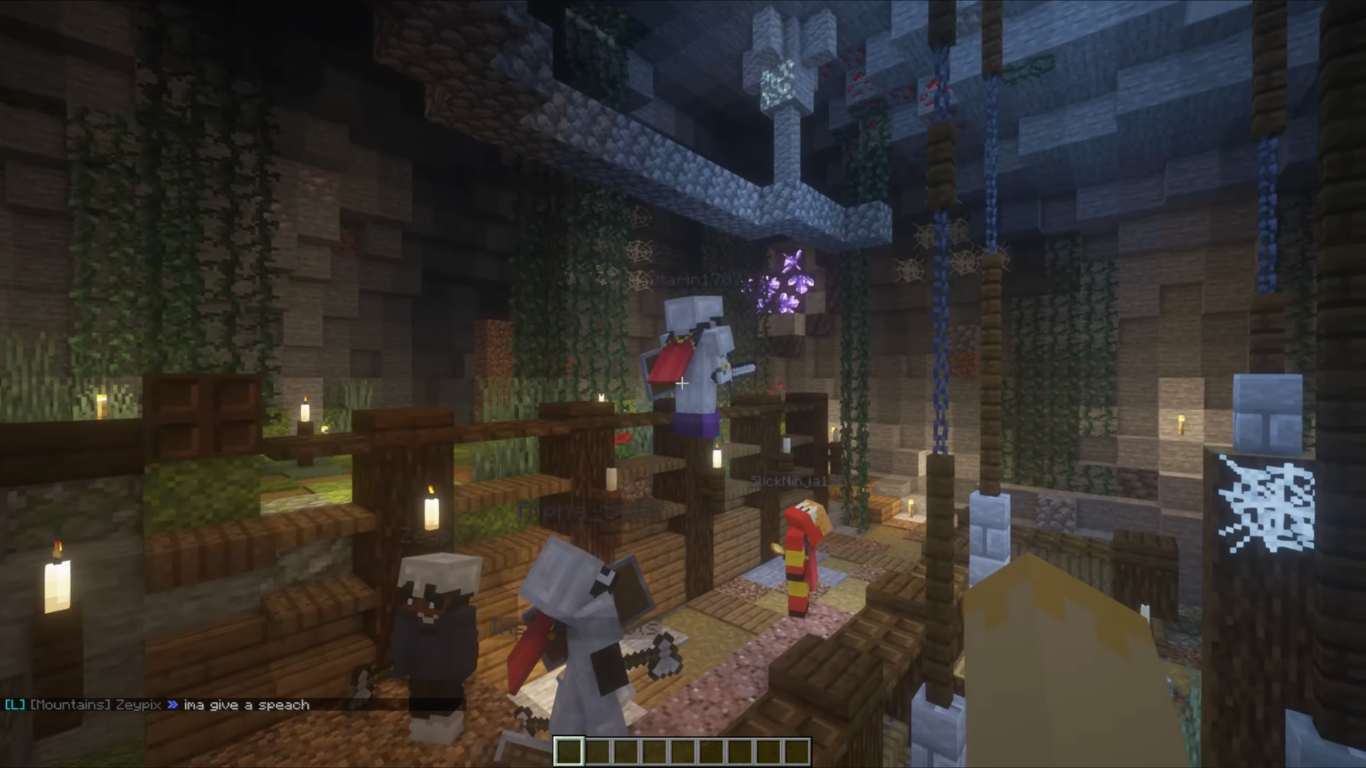Select the highlighted hotbar slot
This screenshot has width=1366, height=768.
coord(568,751)
